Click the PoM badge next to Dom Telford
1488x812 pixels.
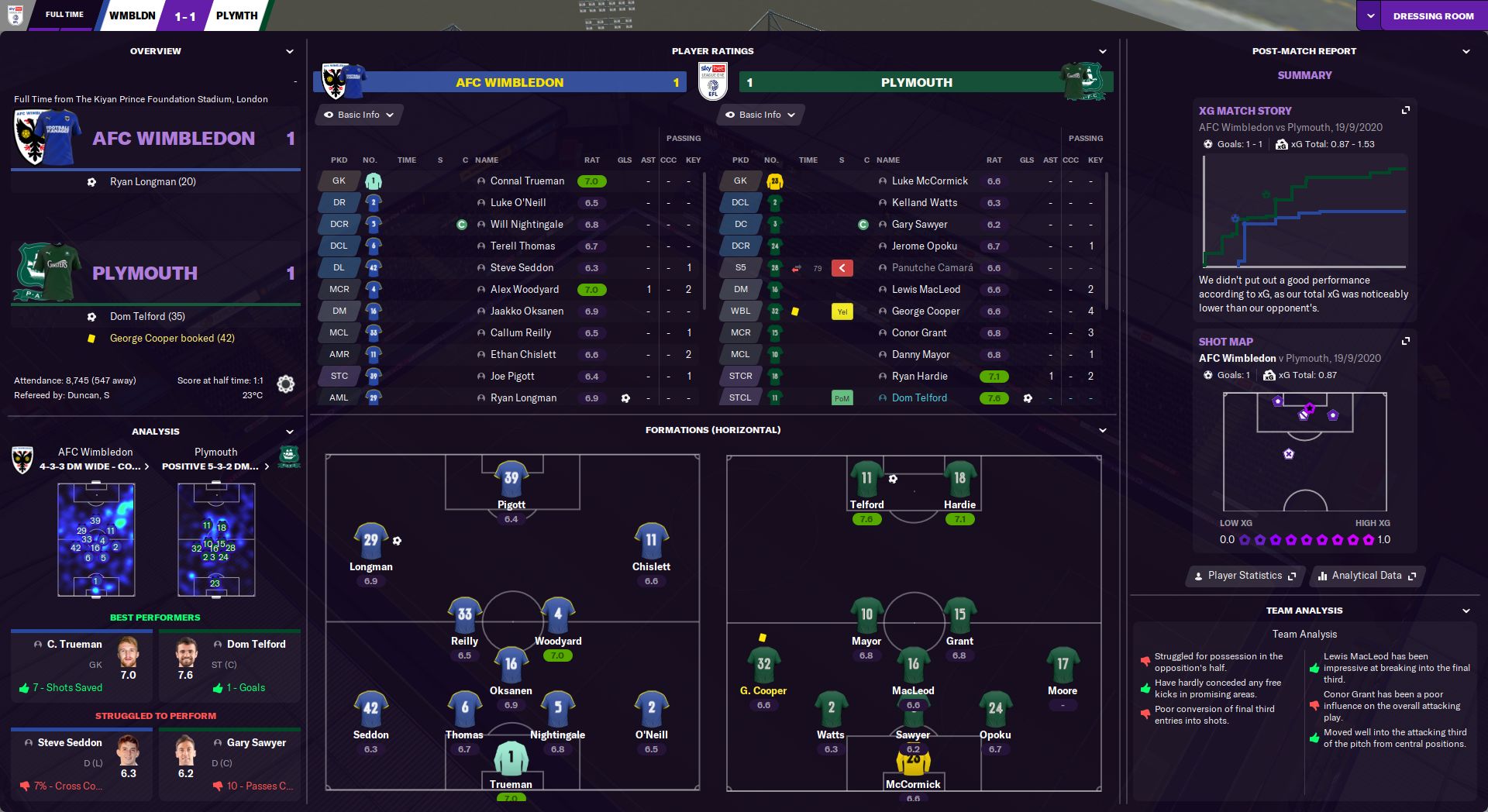tap(843, 397)
